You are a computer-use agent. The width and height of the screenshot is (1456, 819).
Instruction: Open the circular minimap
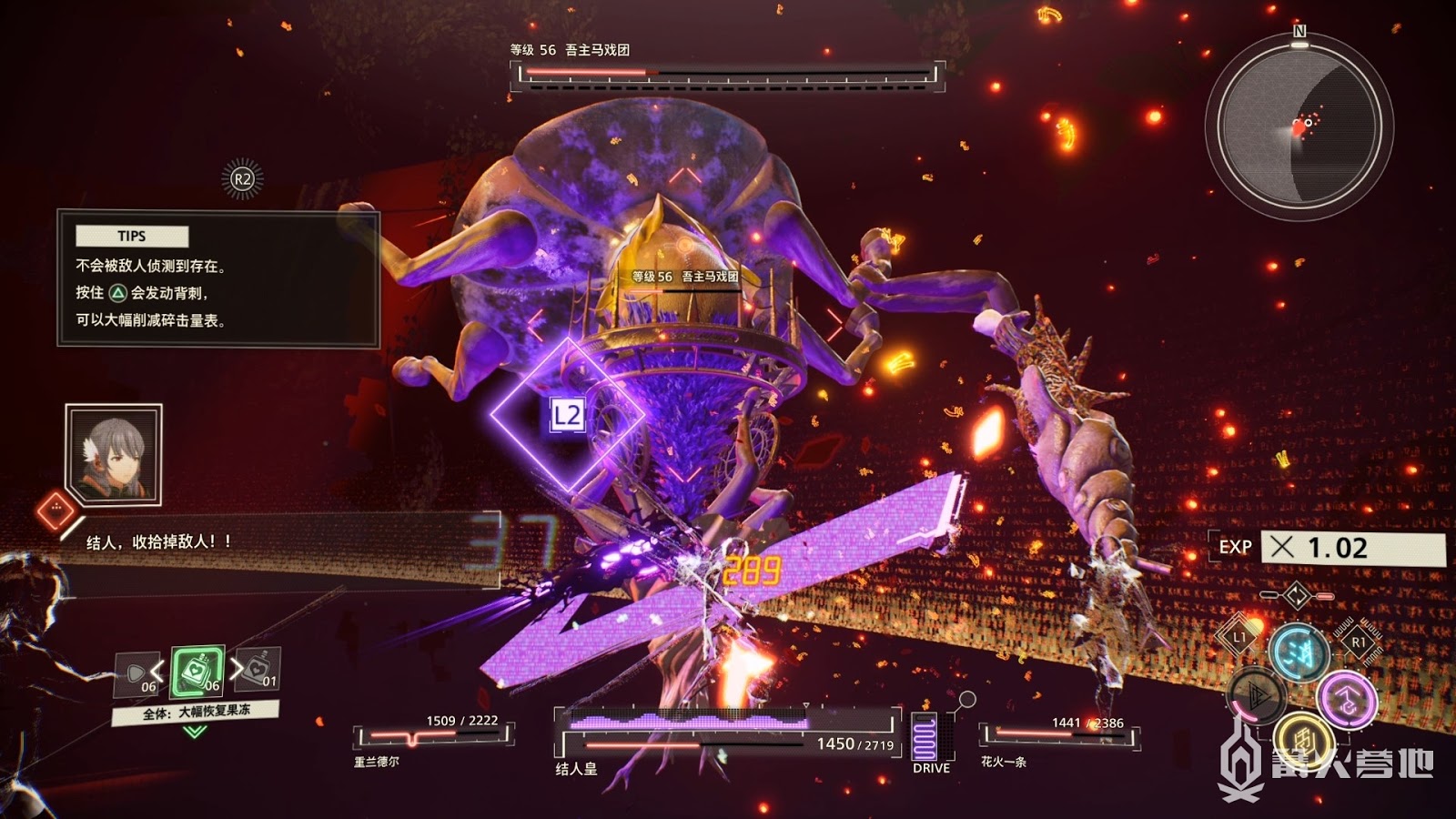click(x=1299, y=126)
